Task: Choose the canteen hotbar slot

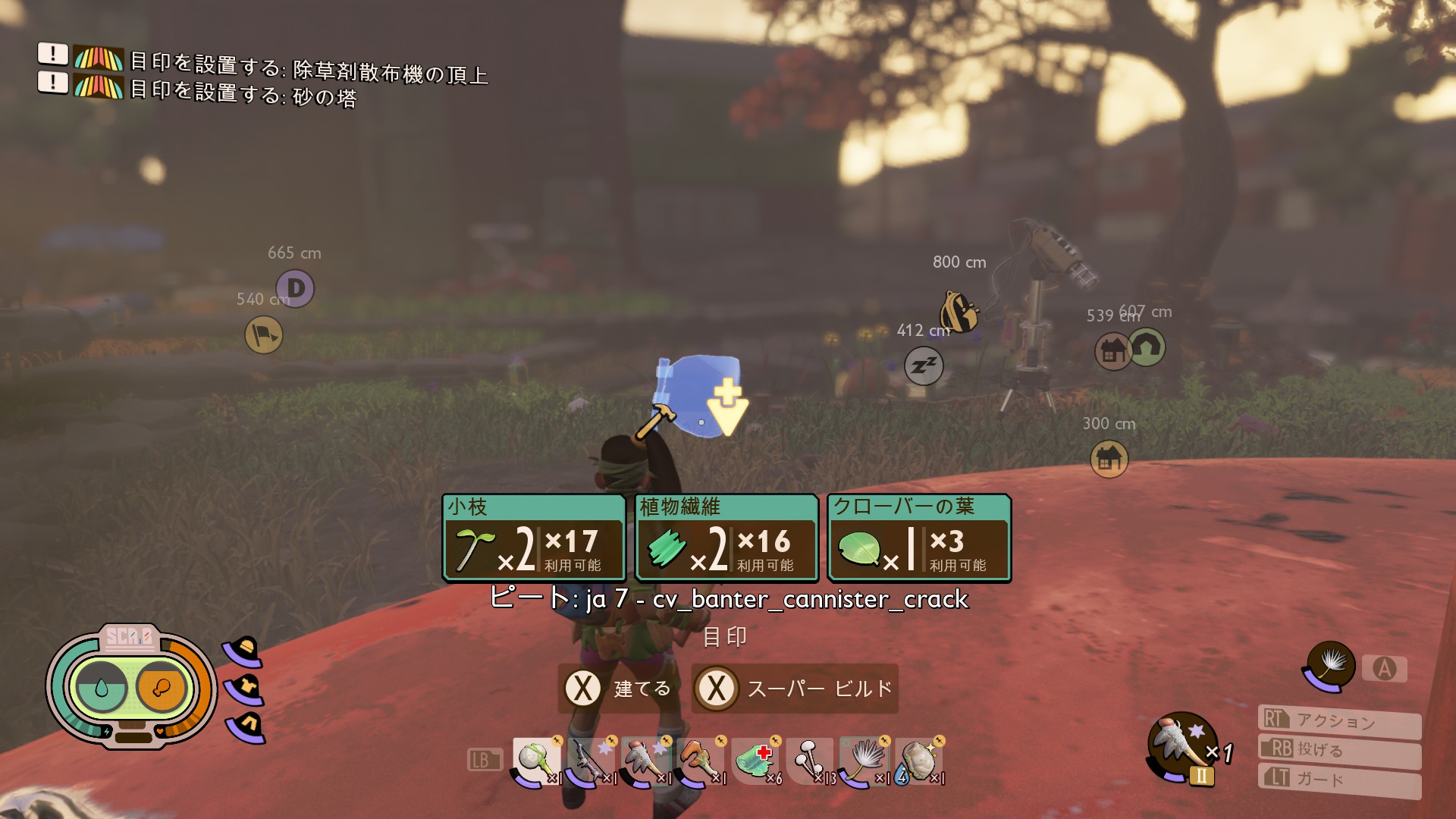Action: 919,761
